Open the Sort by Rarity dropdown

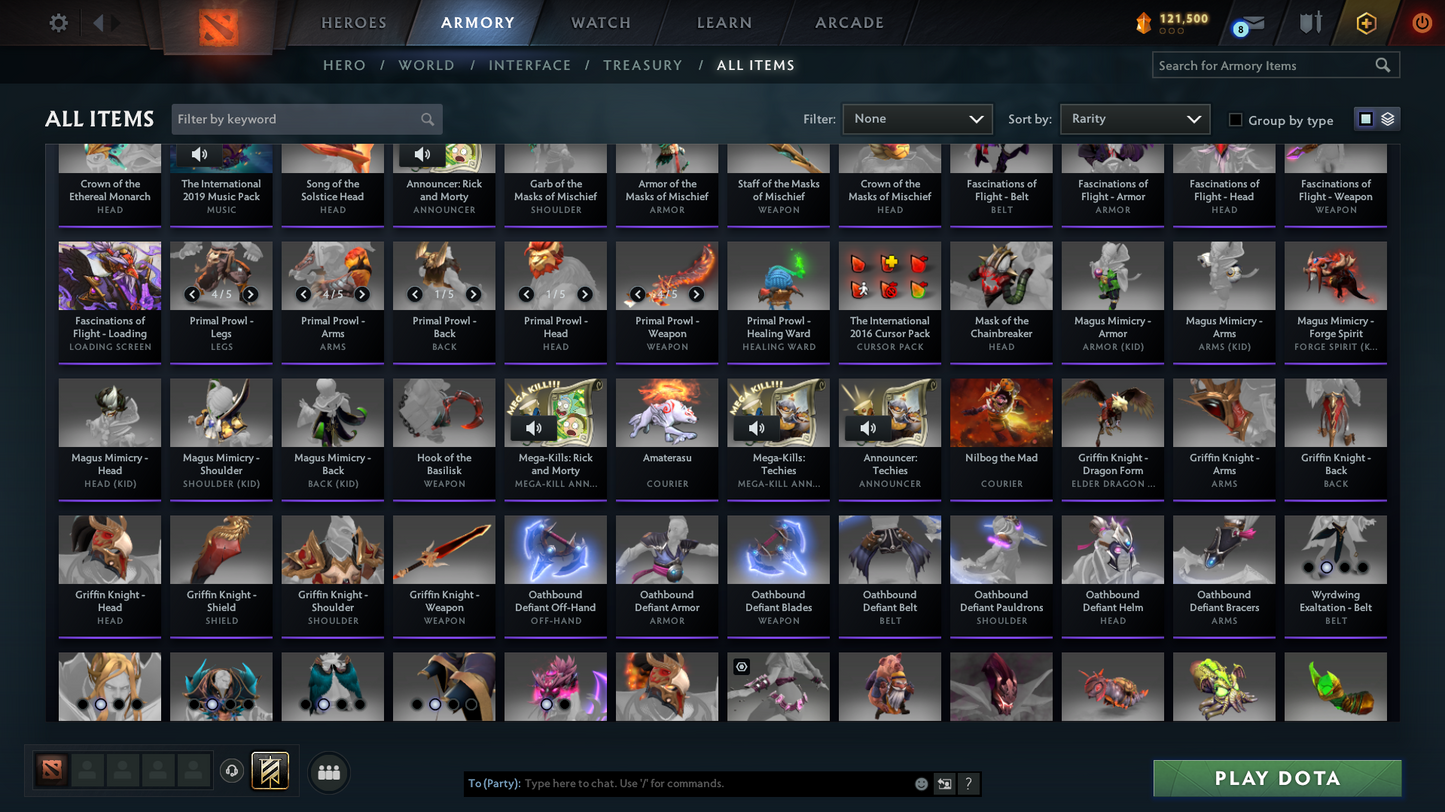[x=1134, y=118]
